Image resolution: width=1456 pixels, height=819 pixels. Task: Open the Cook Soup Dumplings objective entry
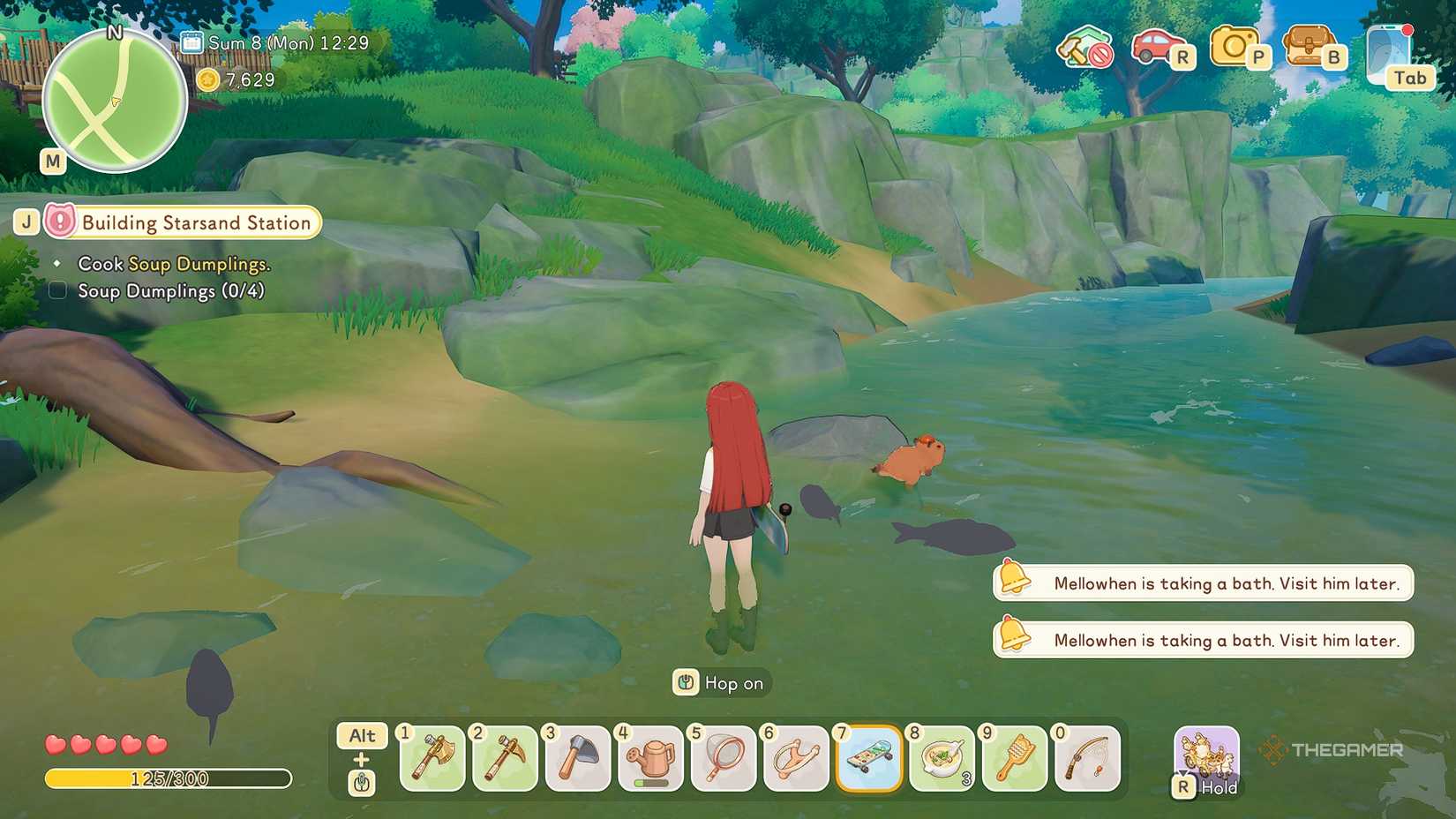point(174,264)
